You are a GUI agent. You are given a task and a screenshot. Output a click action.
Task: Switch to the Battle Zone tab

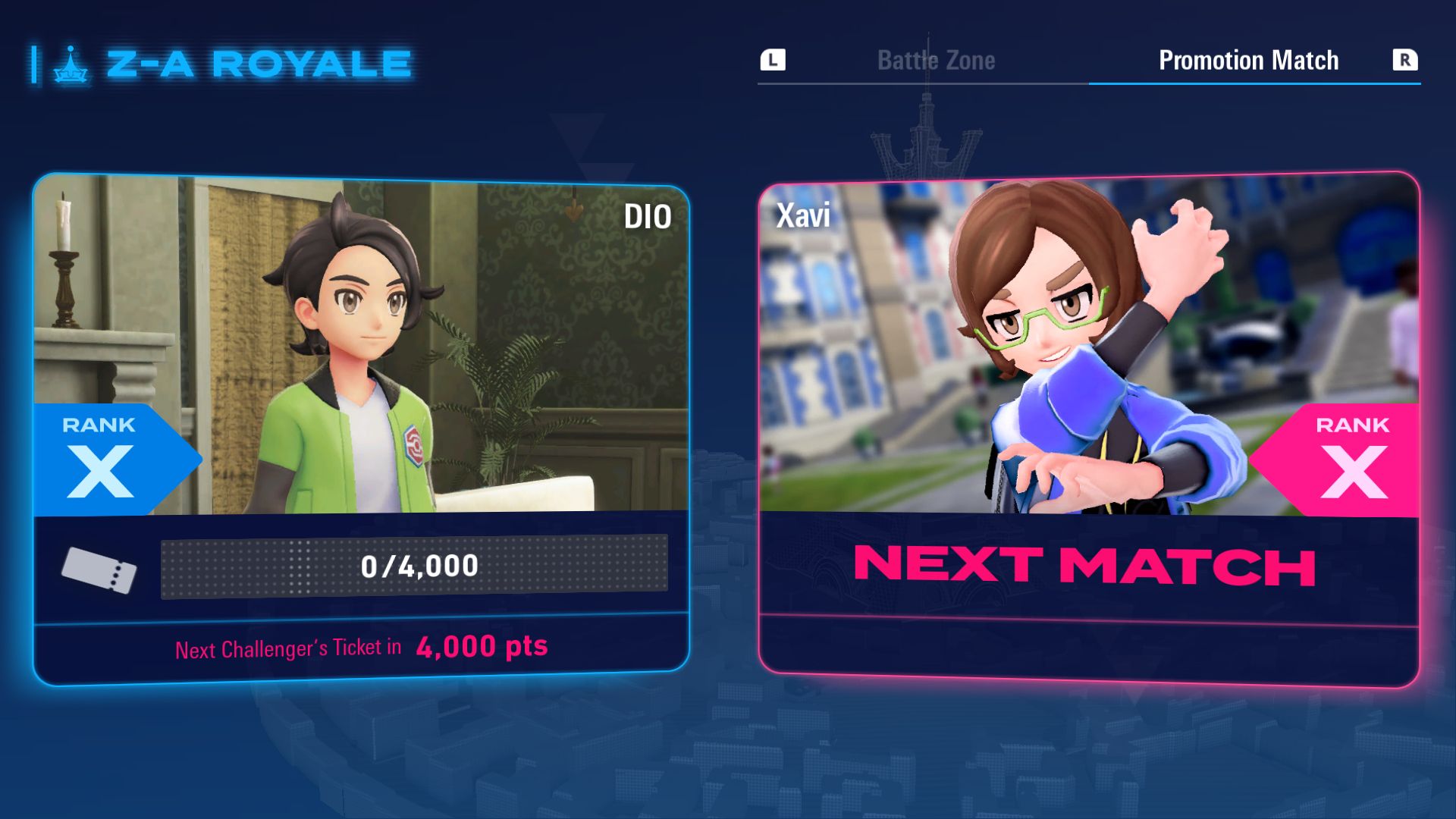[936, 61]
